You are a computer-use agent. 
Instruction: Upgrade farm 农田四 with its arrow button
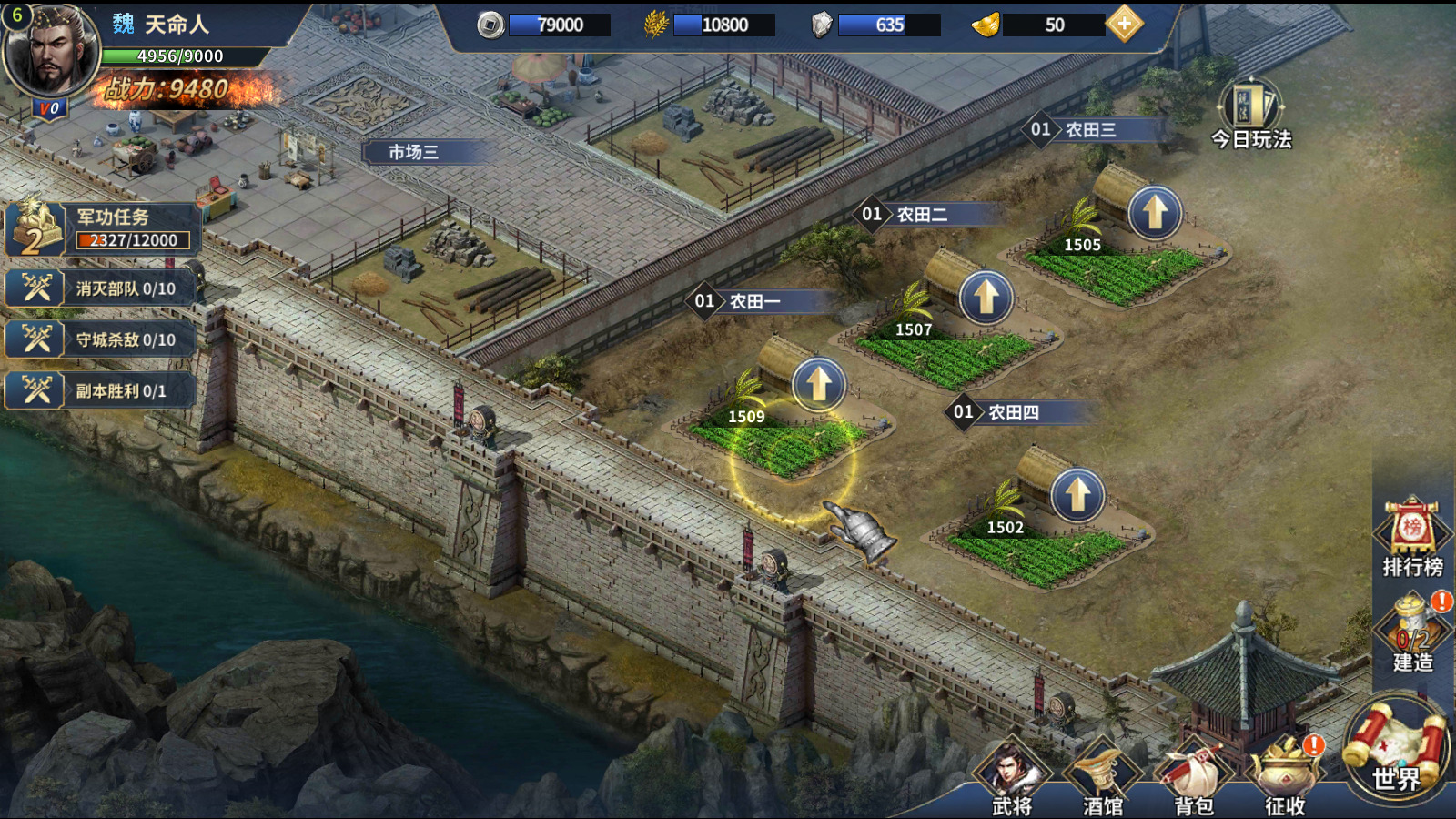click(x=1077, y=495)
